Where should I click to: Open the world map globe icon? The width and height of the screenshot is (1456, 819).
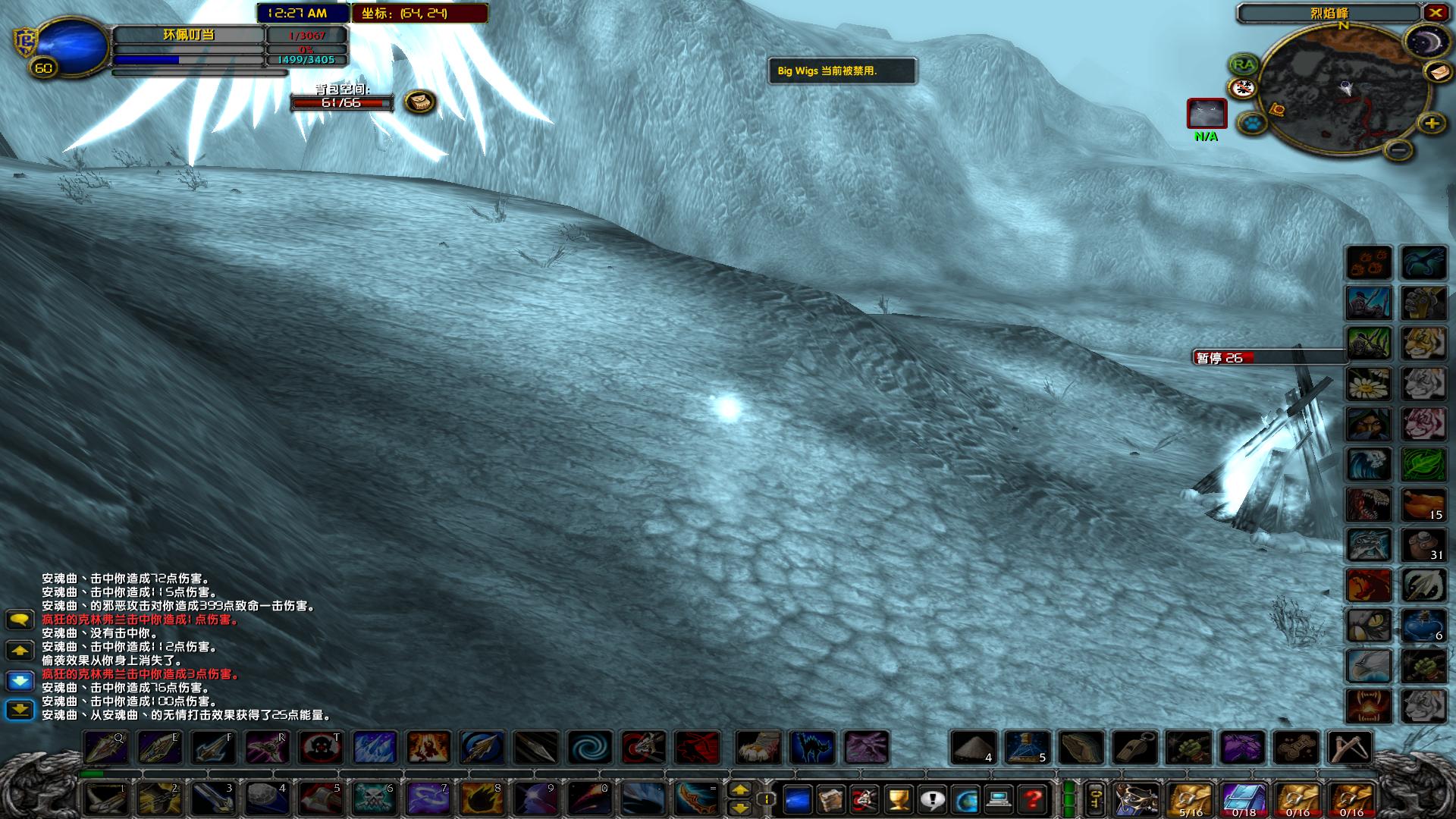965,800
